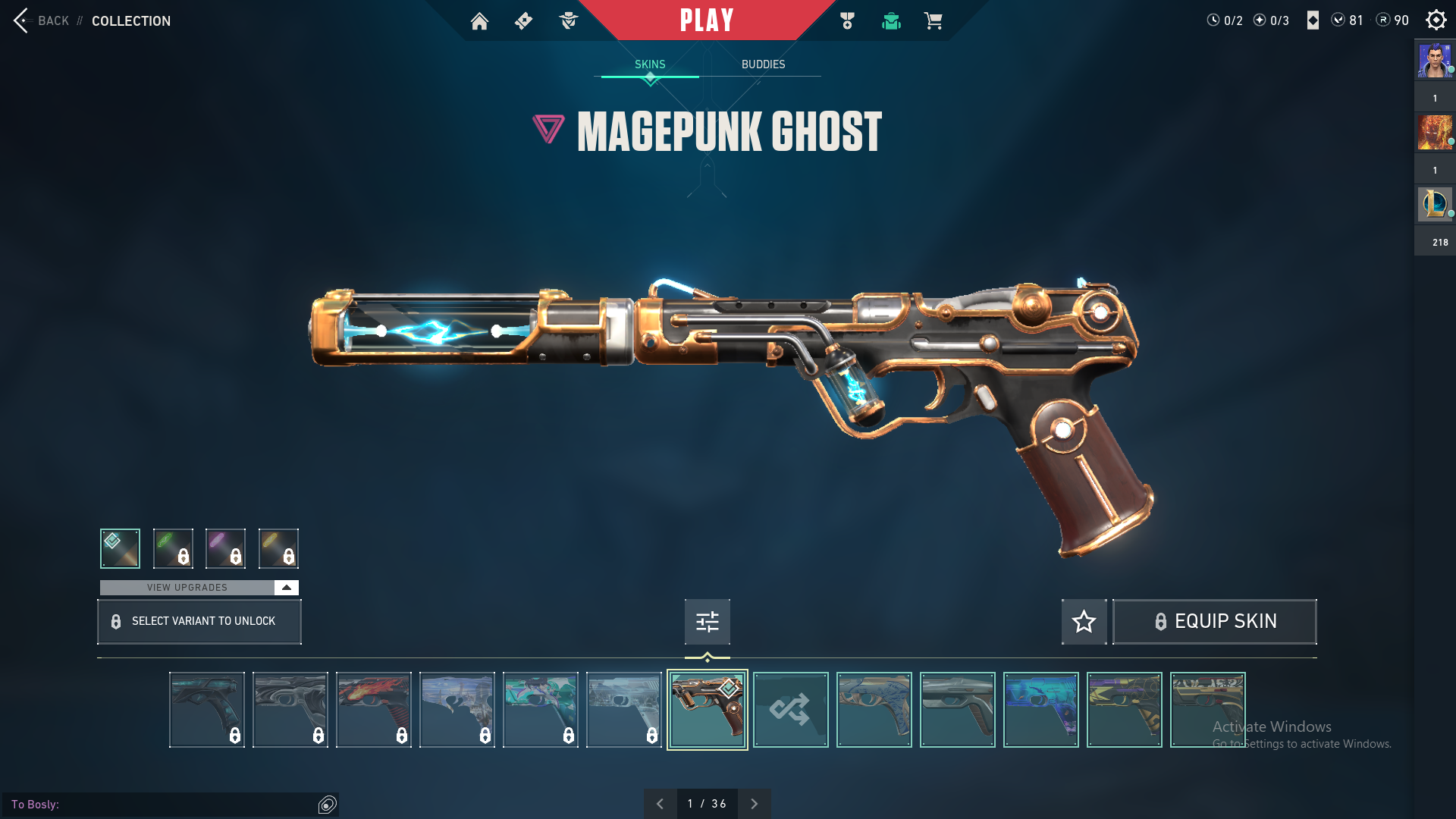Choose the locked green color variant
The image size is (1456, 819).
(173, 548)
